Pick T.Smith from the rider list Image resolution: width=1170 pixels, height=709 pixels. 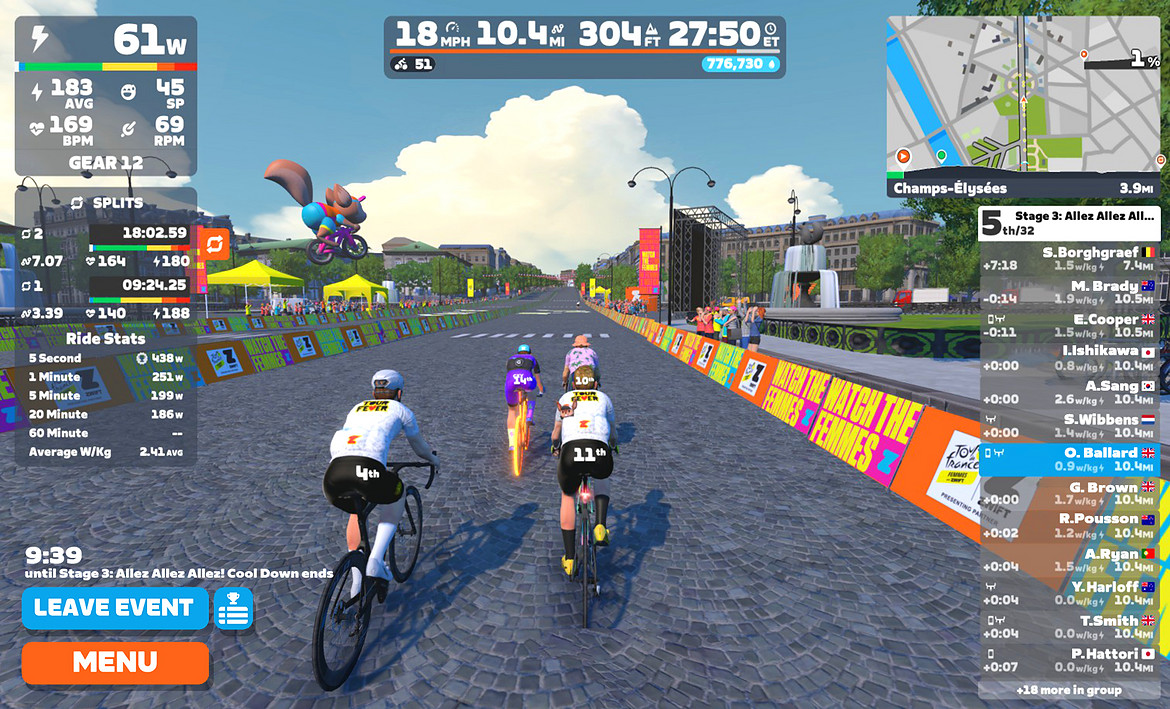pos(1069,626)
